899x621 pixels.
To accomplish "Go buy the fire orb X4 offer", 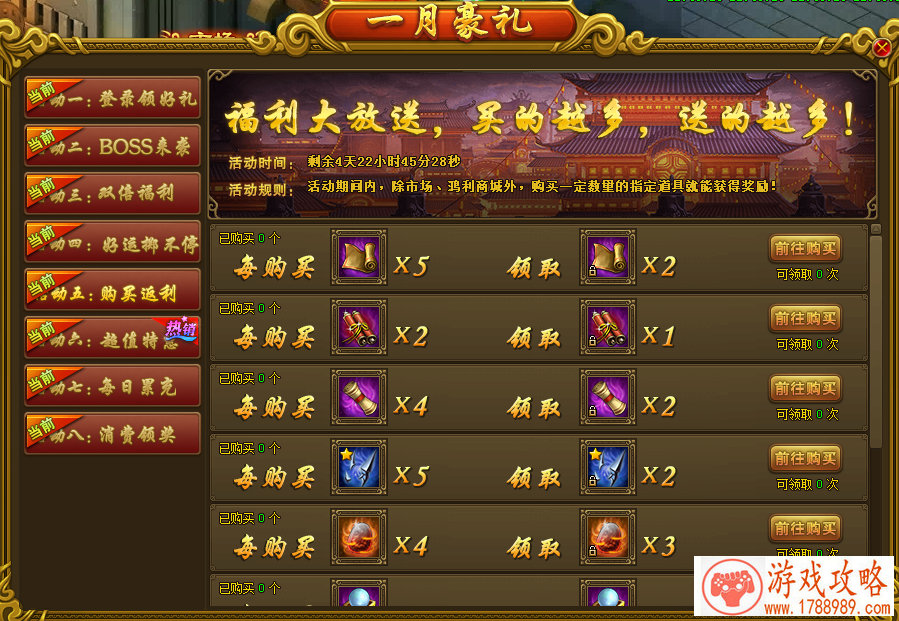I will pyautogui.click(x=804, y=528).
